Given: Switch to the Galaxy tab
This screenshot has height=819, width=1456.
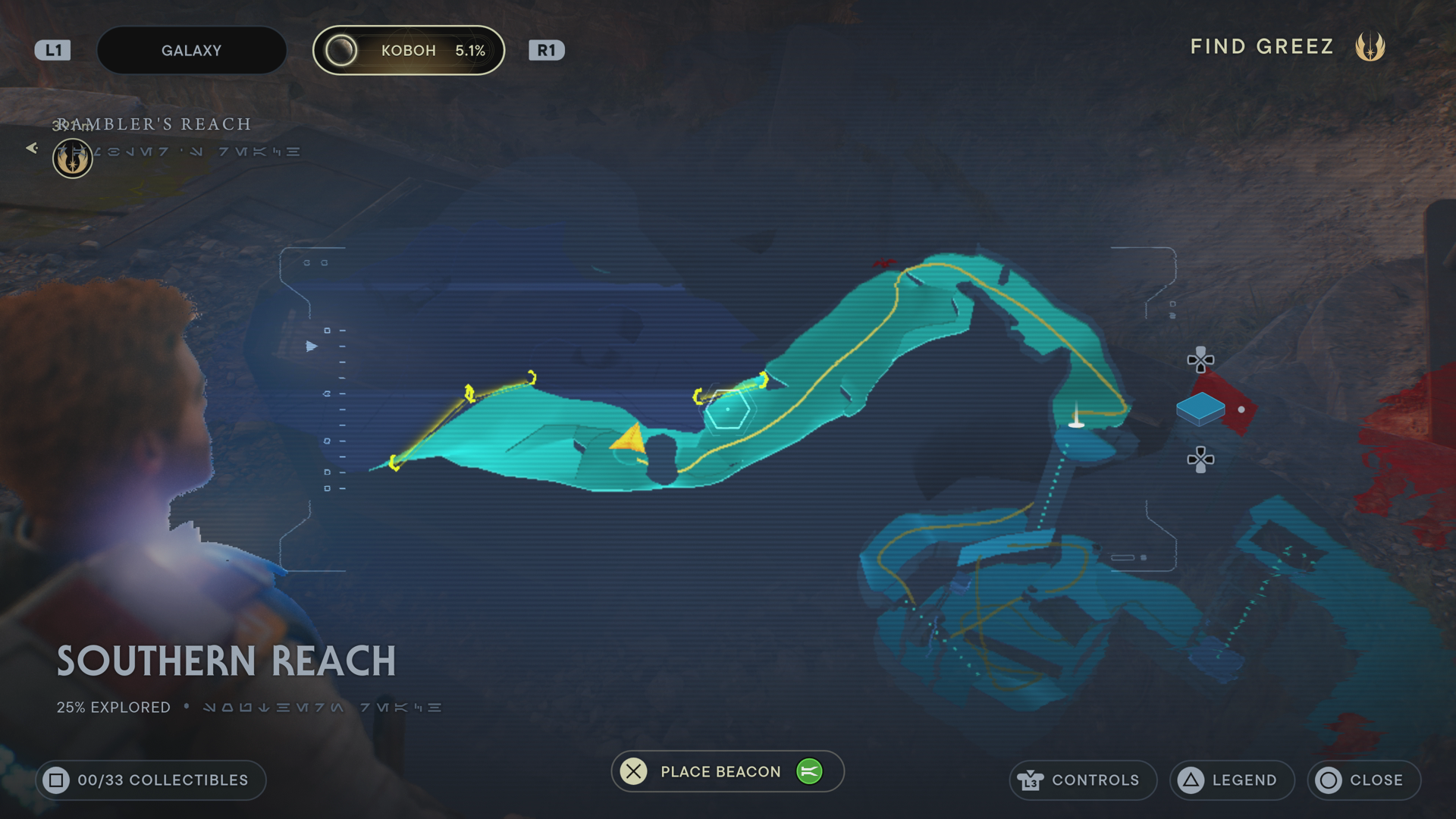Looking at the screenshot, I should pyautogui.click(x=191, y=51).
